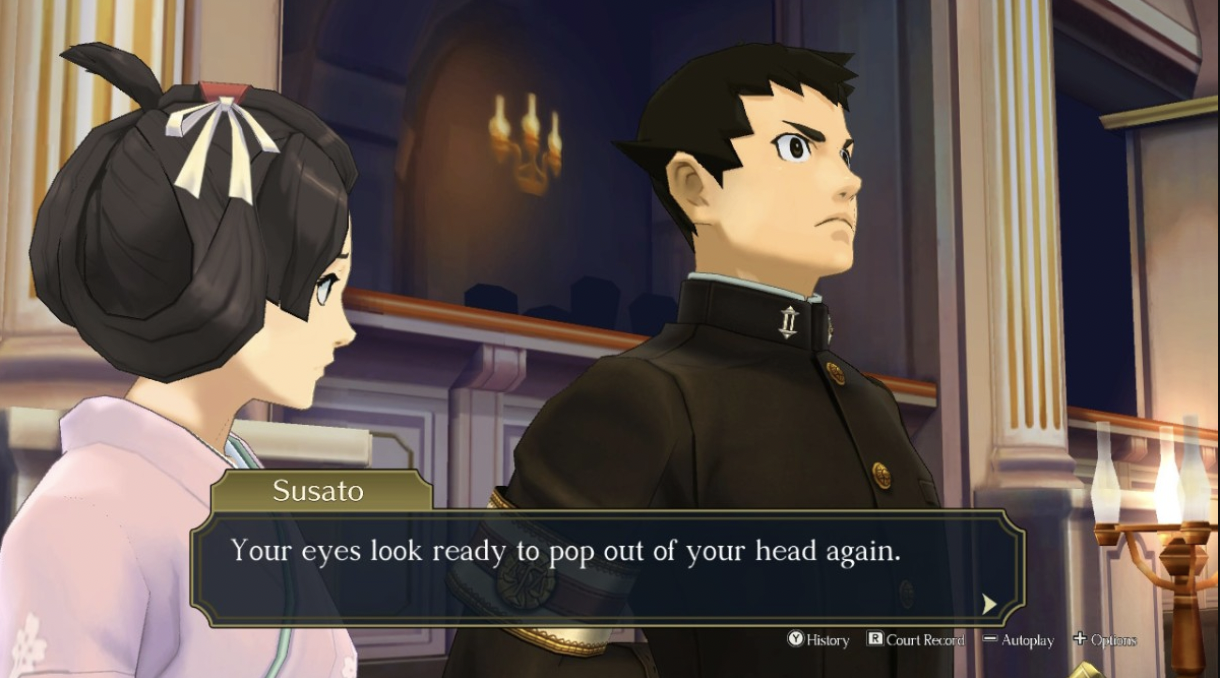Open the Court Record
The image size is (1220, 678).
tap(916, 640)
